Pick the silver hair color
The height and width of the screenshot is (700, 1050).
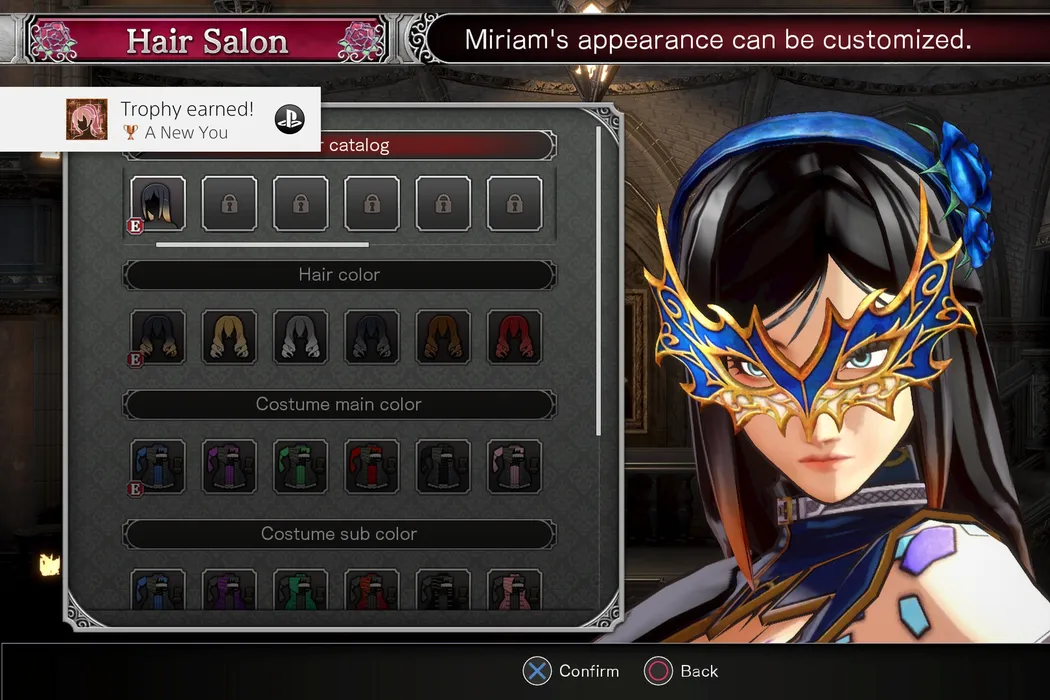(301, 336)
